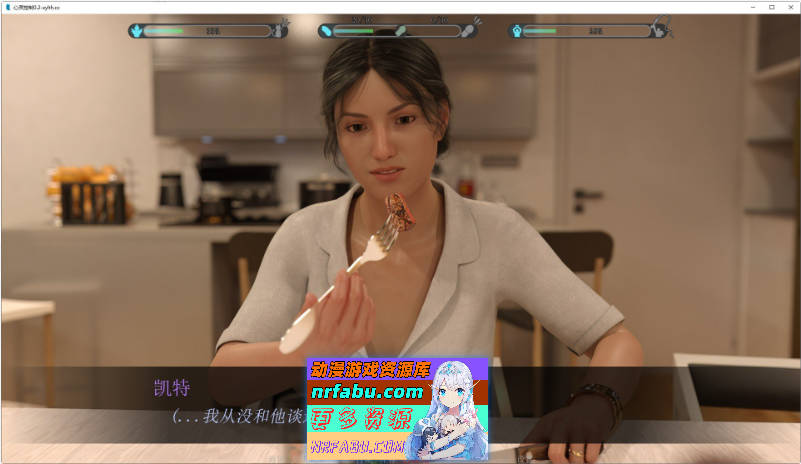Image resolution: width=801 pixels, height=464 pixels.
Task: Open the nrfabu.com banner overlay
Action: tap(397, 409)
